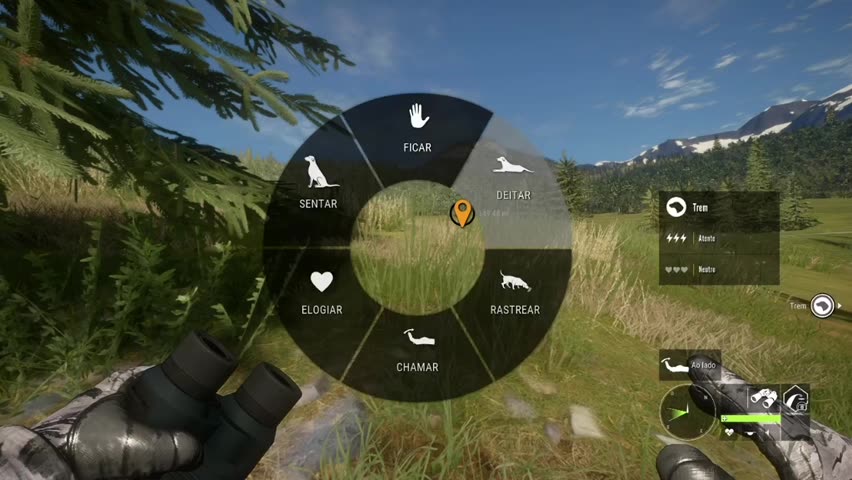Image resolution: width=852 pixels, height=480 pixels.
Task: Select the CHAMAR call command
Action: click(x=417, y=348)
